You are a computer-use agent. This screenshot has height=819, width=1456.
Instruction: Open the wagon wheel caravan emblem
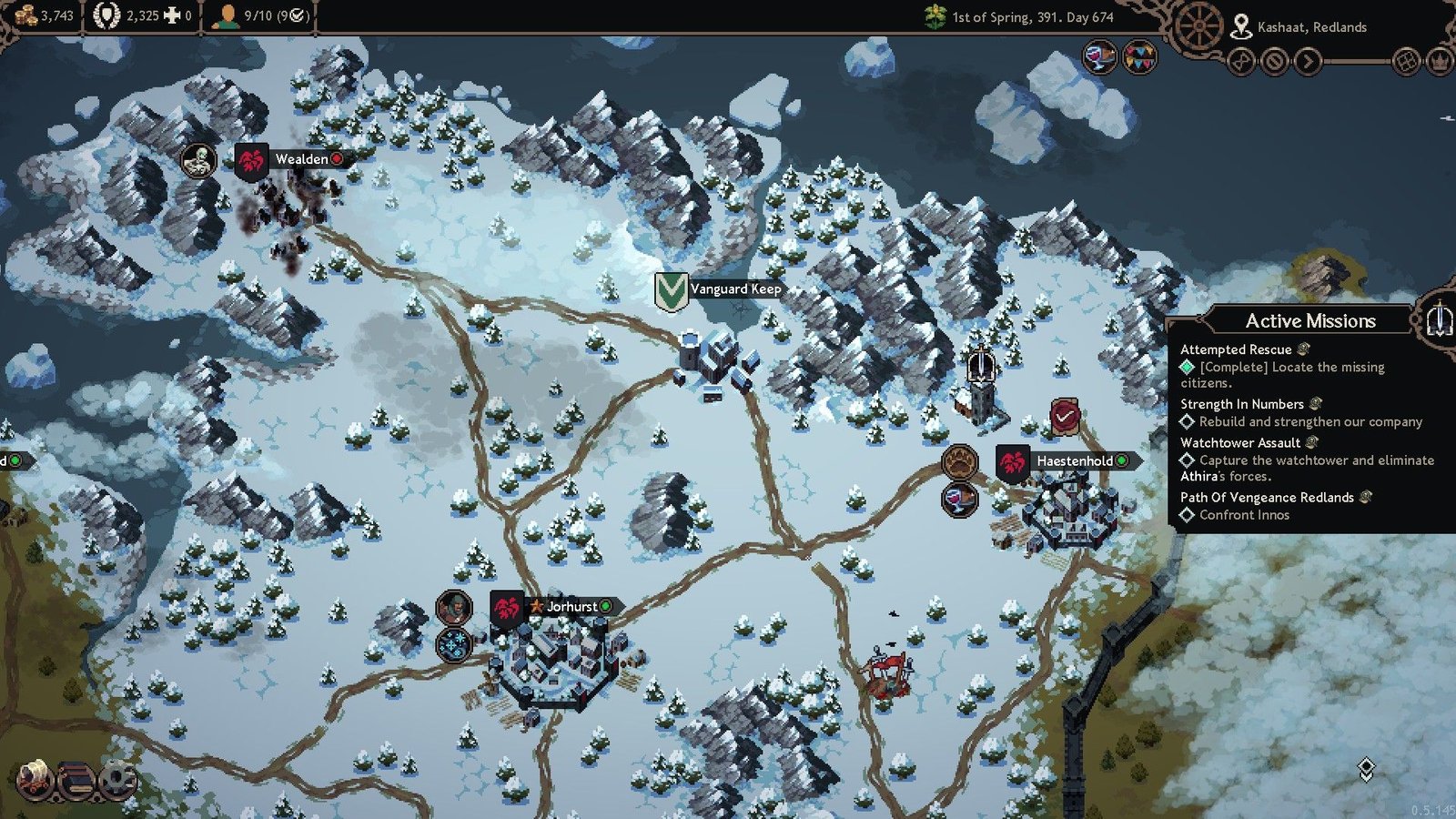tap(1198, 27)
